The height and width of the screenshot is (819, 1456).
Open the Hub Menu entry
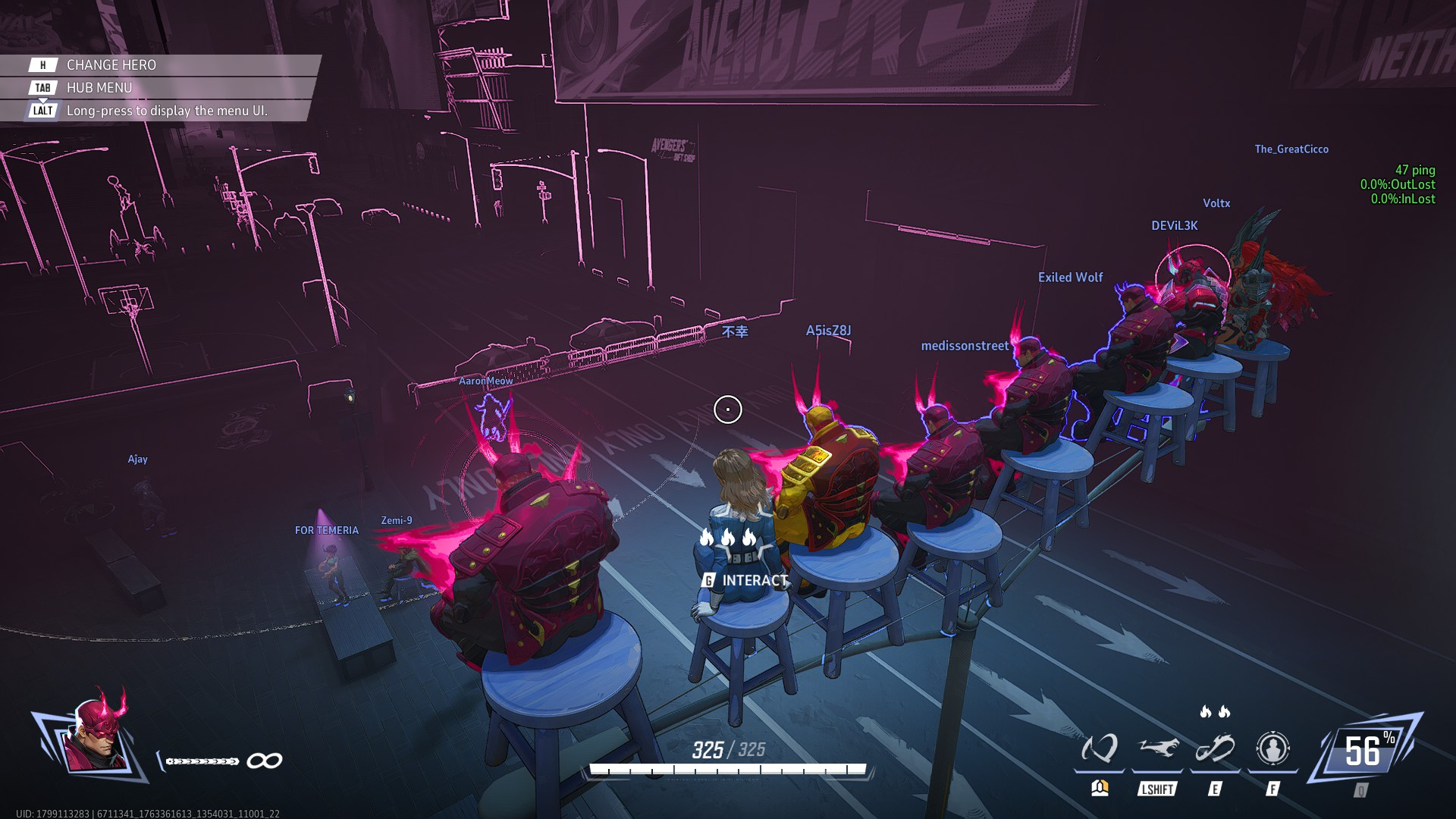pos(99,88)
